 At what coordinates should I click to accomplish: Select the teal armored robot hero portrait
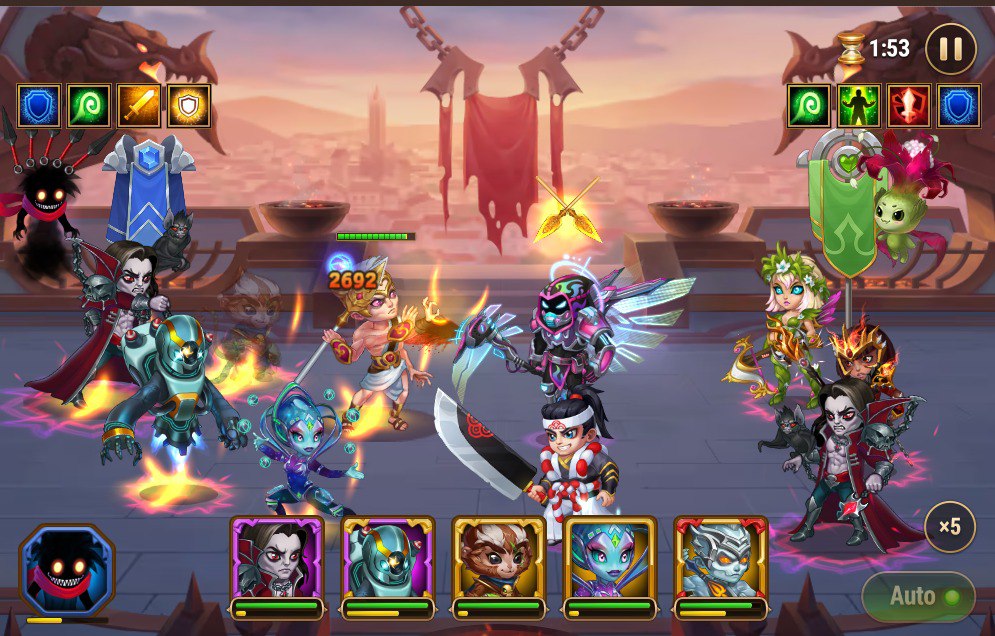point(388,561)
